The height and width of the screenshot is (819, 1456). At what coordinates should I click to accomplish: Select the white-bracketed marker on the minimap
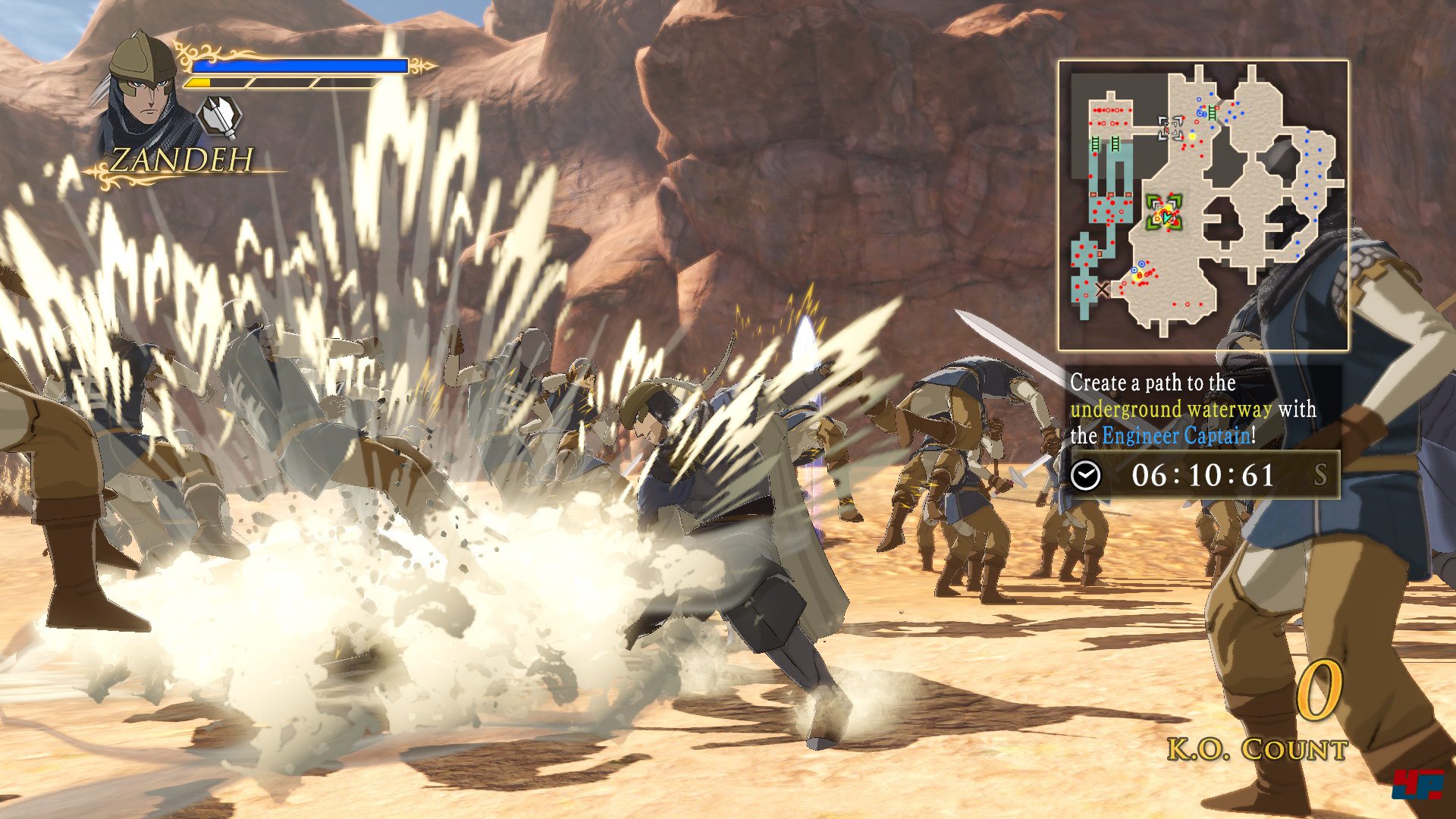point(1170,128)
